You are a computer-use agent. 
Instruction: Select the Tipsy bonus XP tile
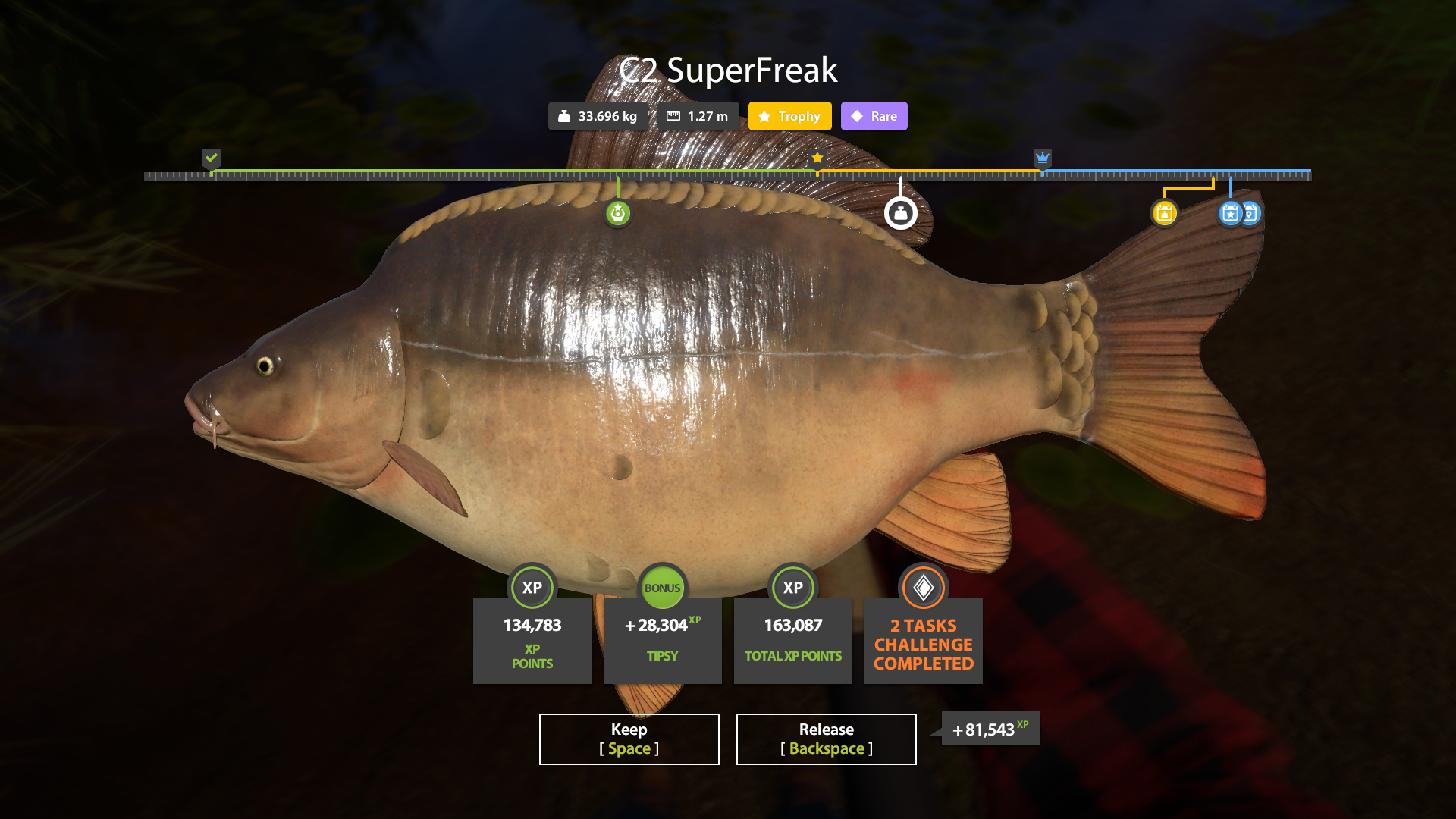(662, 639)
